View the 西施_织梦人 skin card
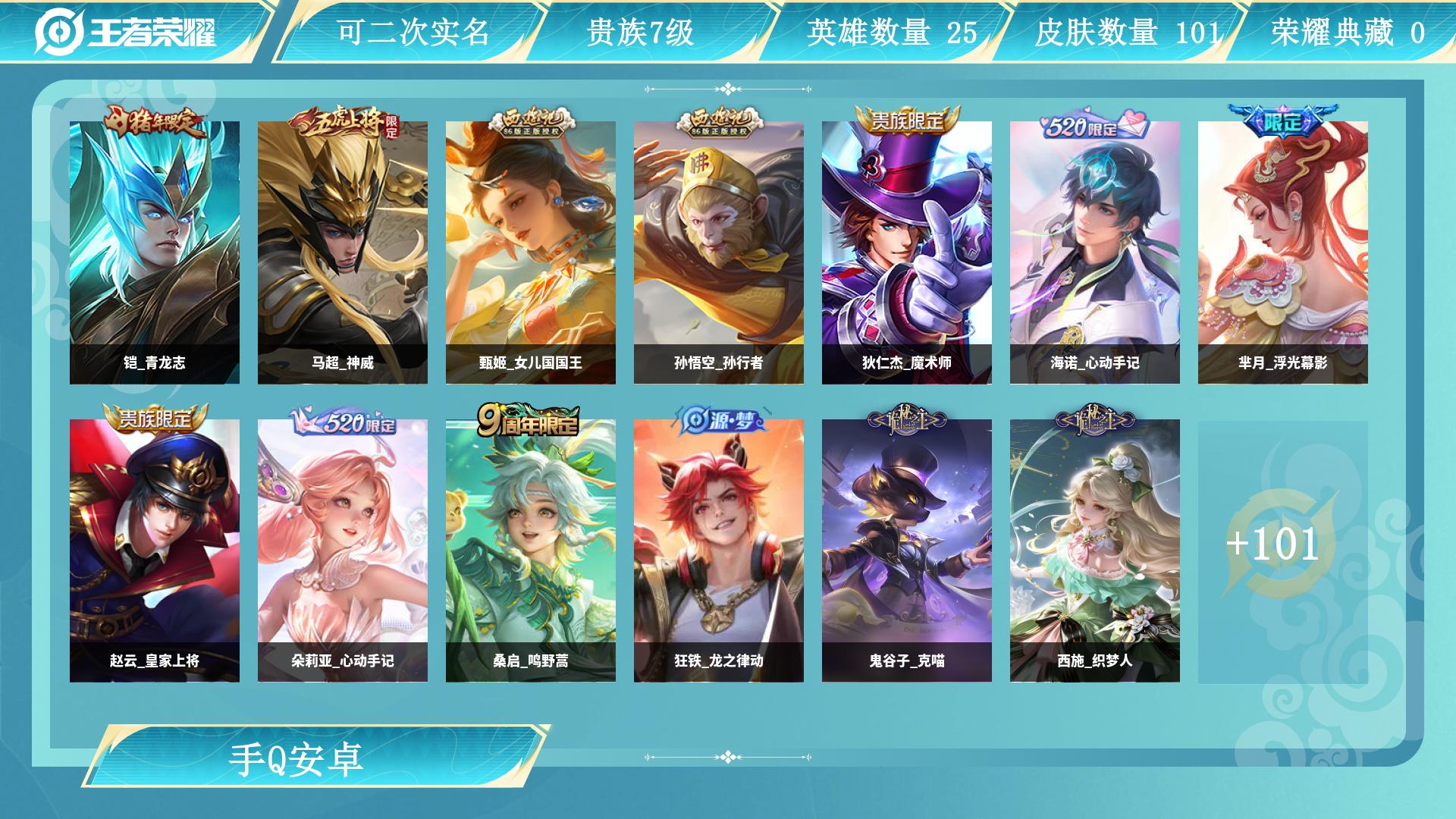The image size is (1456, 819). [x=1095, y=551]
